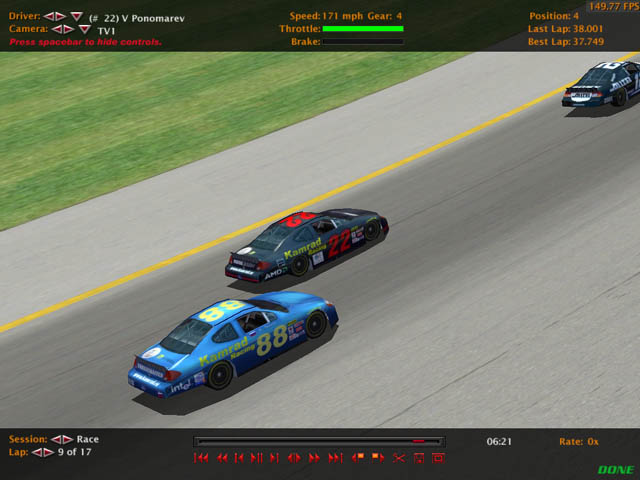This screenshot has width=640, height=480.
Task: Open the camera dropdown list
Action: click(x=85, y=29)
